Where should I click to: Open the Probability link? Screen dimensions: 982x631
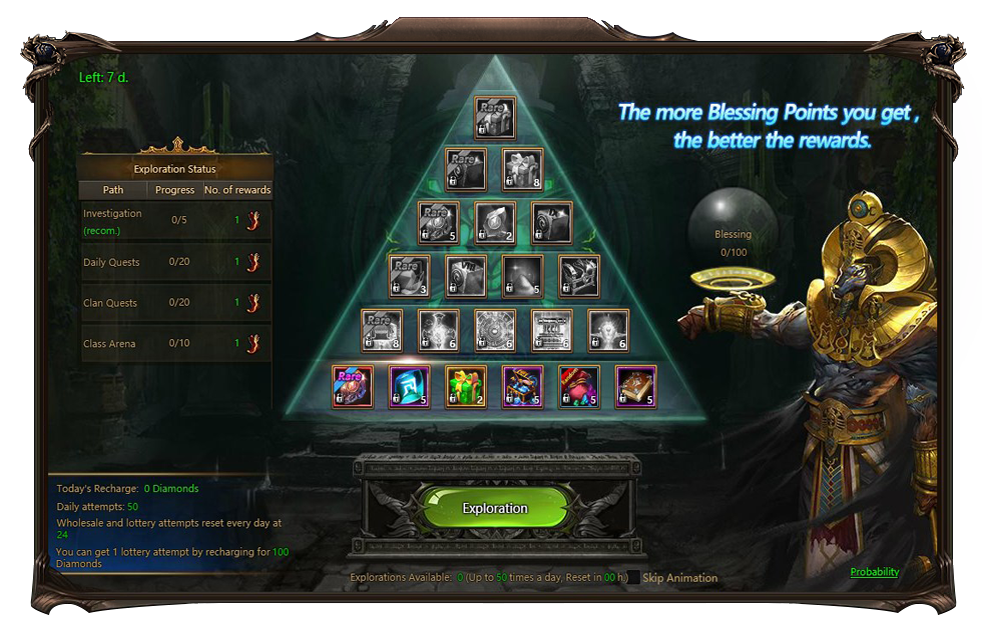(874, 572)
